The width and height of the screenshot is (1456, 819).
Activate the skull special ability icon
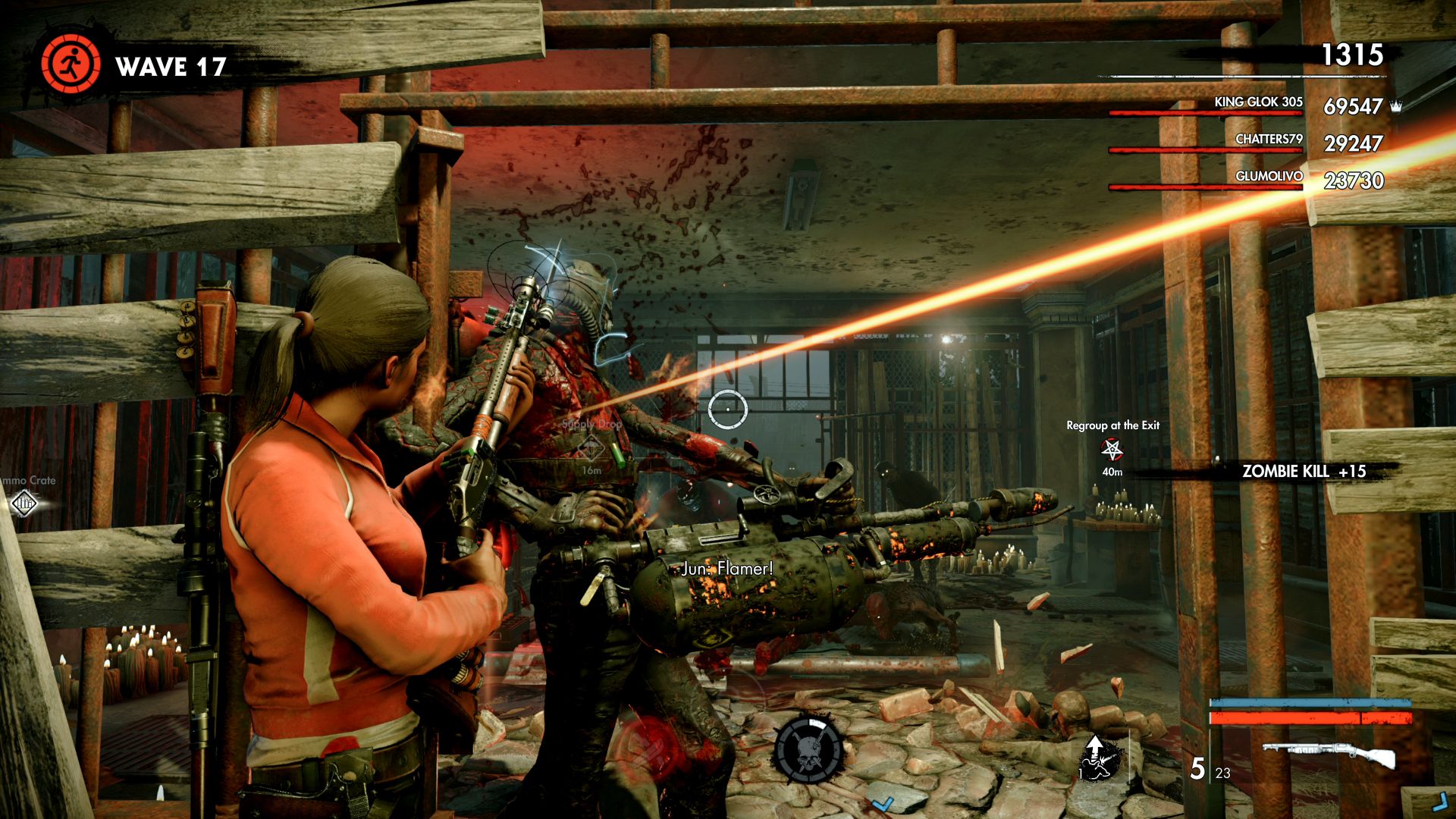(x=808, y=748)
